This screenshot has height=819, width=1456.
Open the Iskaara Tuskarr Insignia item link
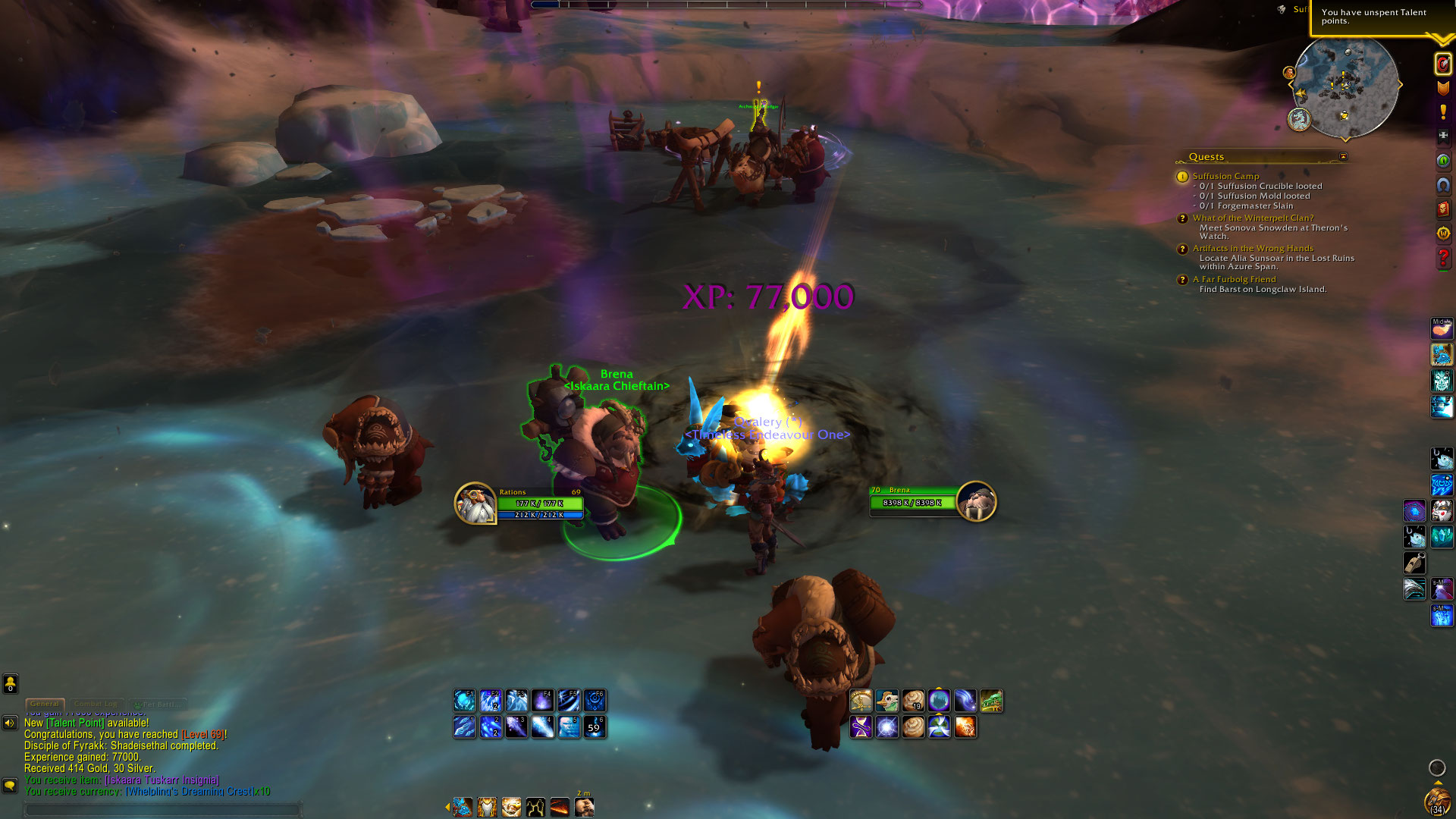[162, 780]
